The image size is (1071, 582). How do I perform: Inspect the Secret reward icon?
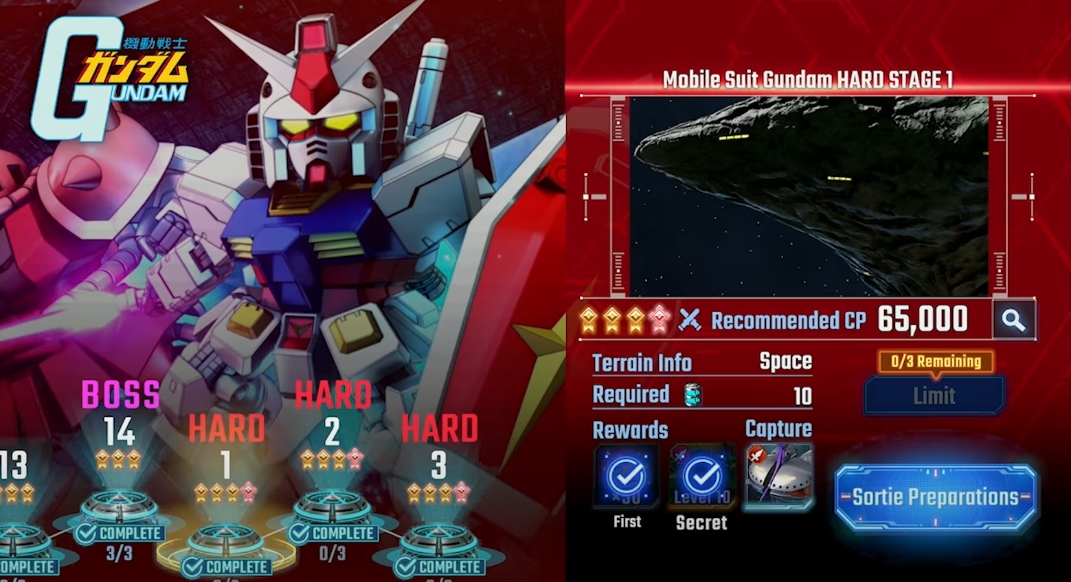point(702,477)
